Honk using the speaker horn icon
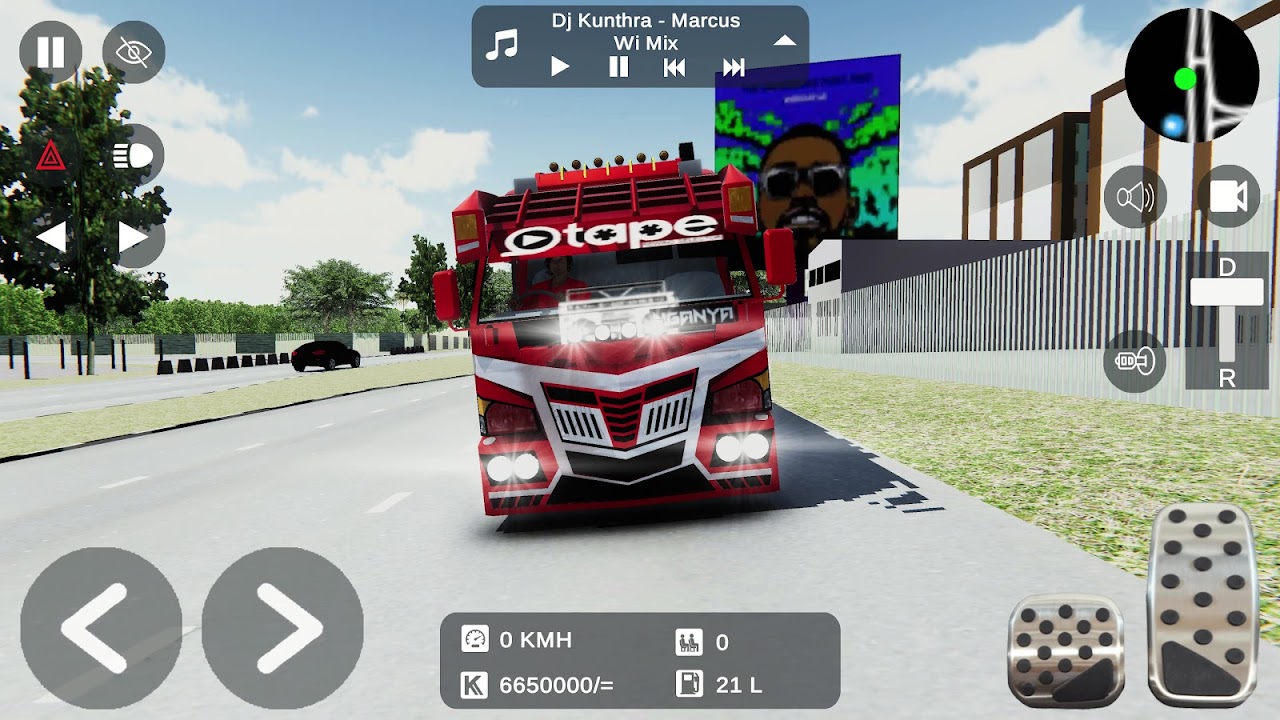Screen dimensions: 1280x720 coord(1135,196)
